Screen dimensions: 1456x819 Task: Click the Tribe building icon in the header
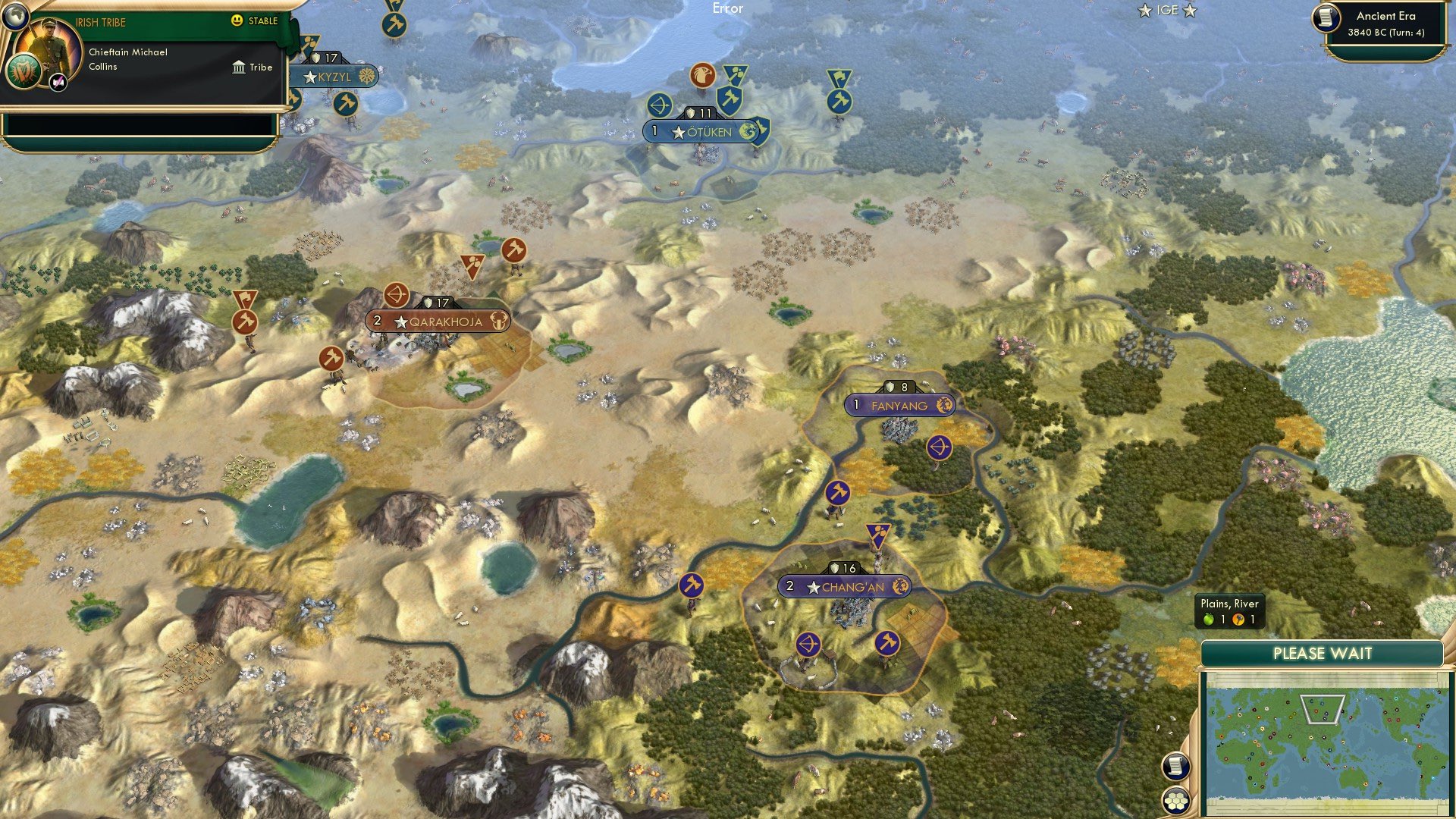[x=237, y=67]
